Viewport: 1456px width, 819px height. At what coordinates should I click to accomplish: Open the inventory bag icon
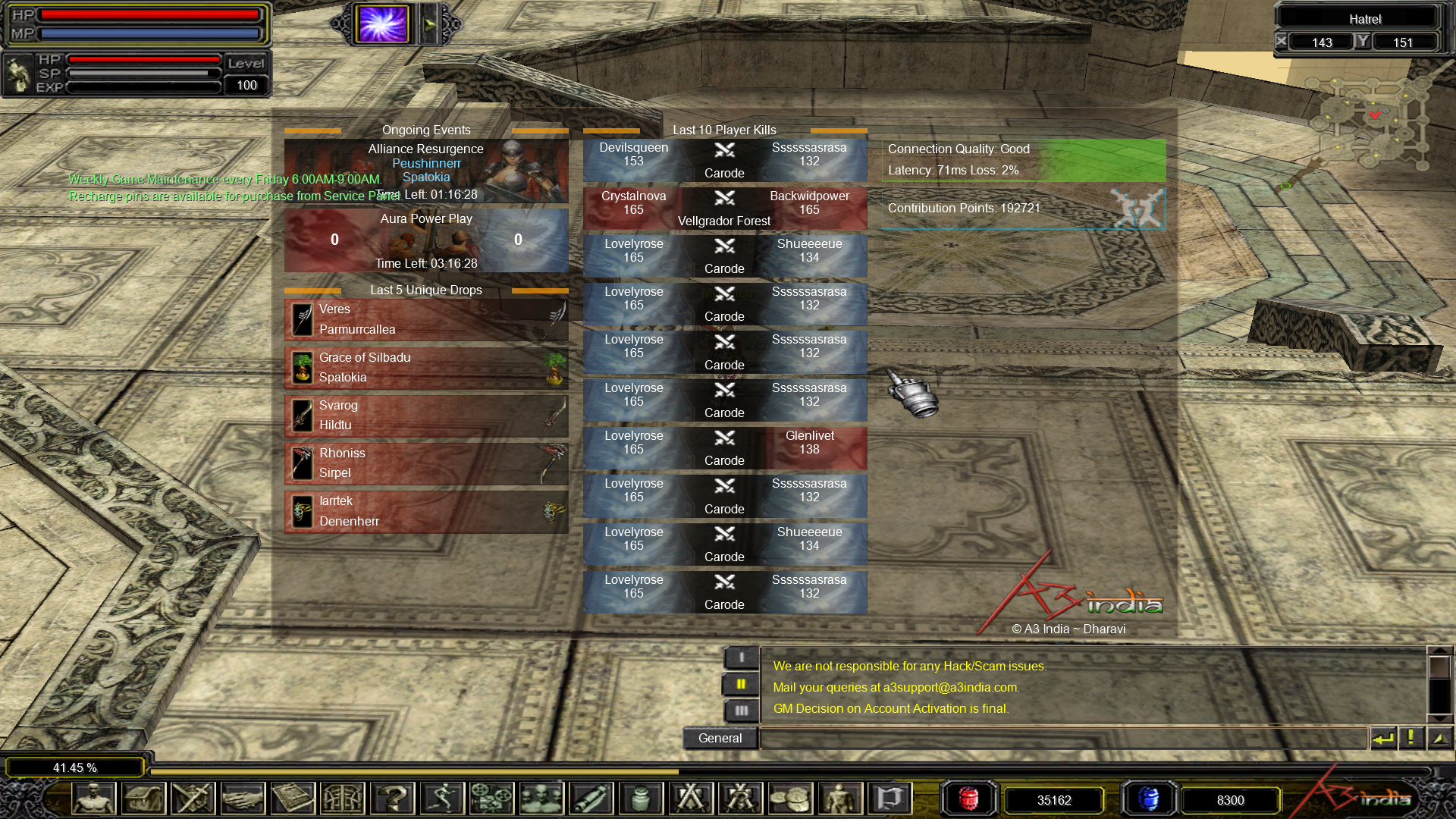click(144, 799)
